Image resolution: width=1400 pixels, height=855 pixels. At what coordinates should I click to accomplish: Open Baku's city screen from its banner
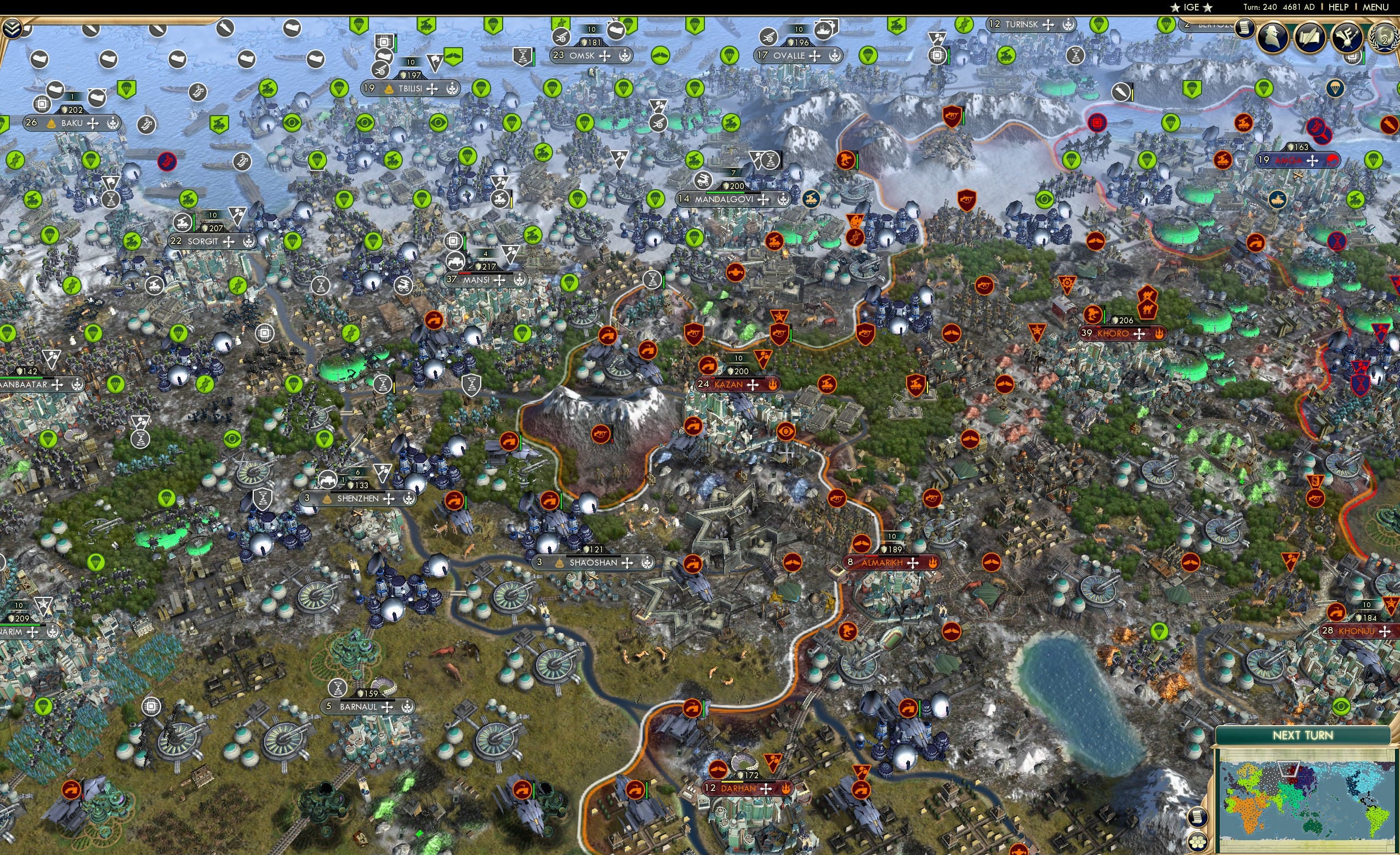(x=72, y=122)
